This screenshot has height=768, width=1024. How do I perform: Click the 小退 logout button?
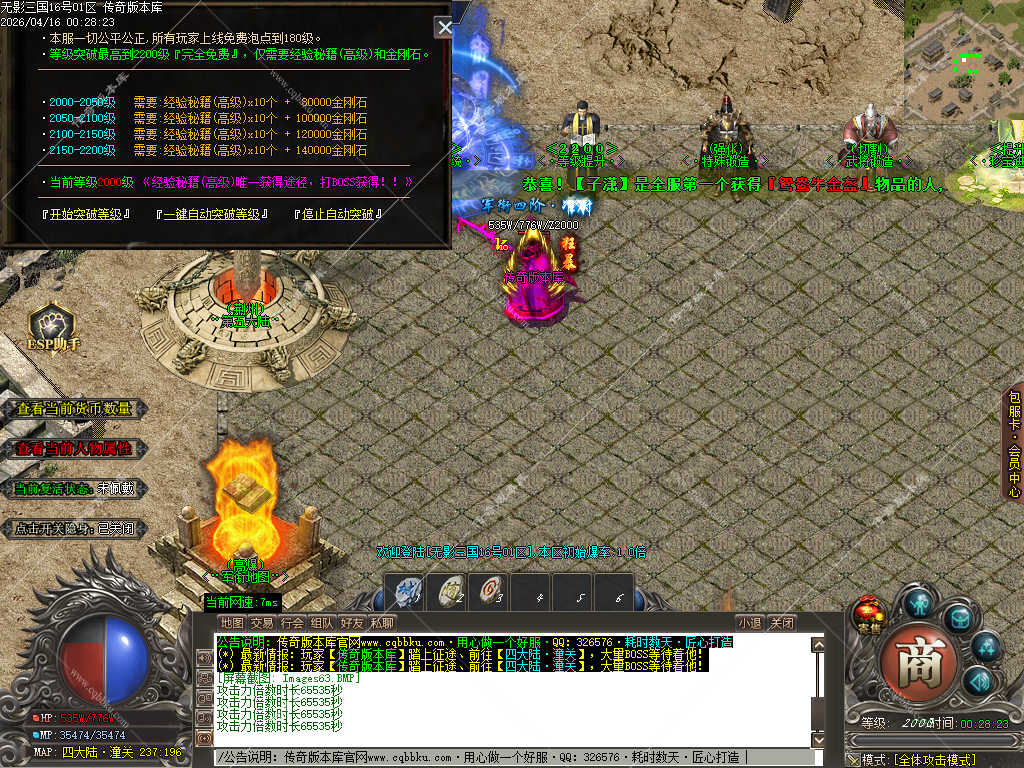(x=749, y=623)
